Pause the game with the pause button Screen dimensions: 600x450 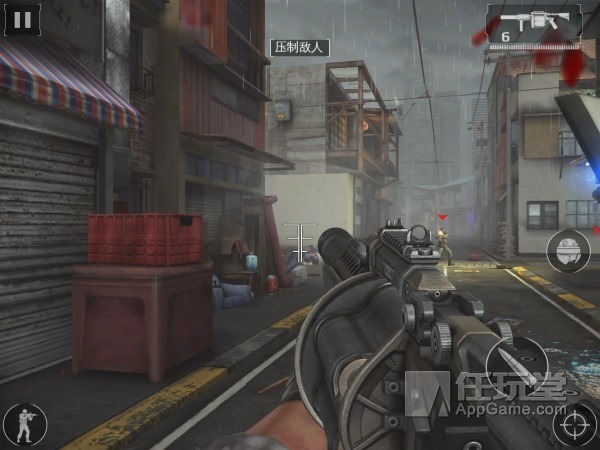pos(22,18)
